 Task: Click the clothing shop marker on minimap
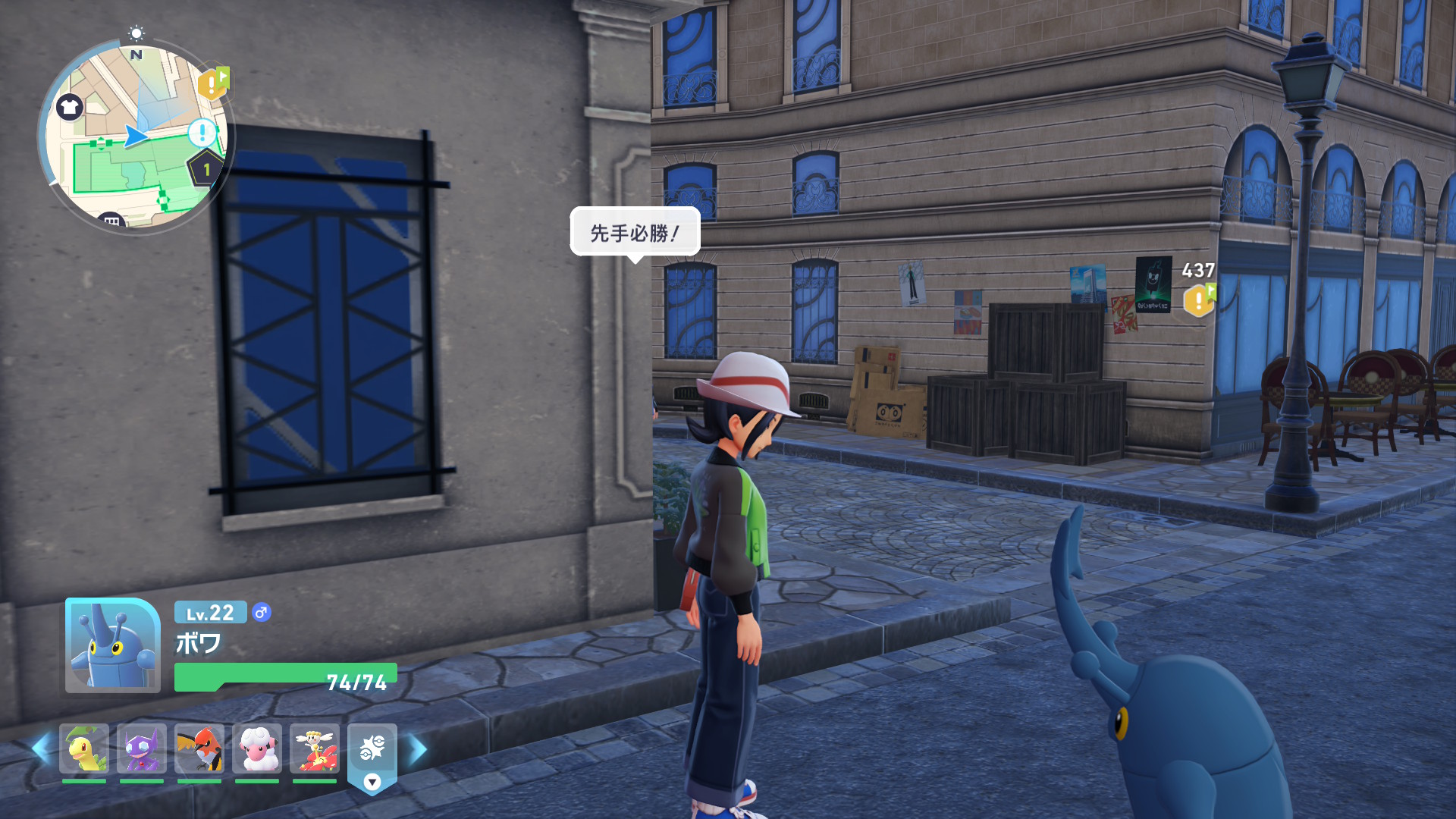(70, 107)
